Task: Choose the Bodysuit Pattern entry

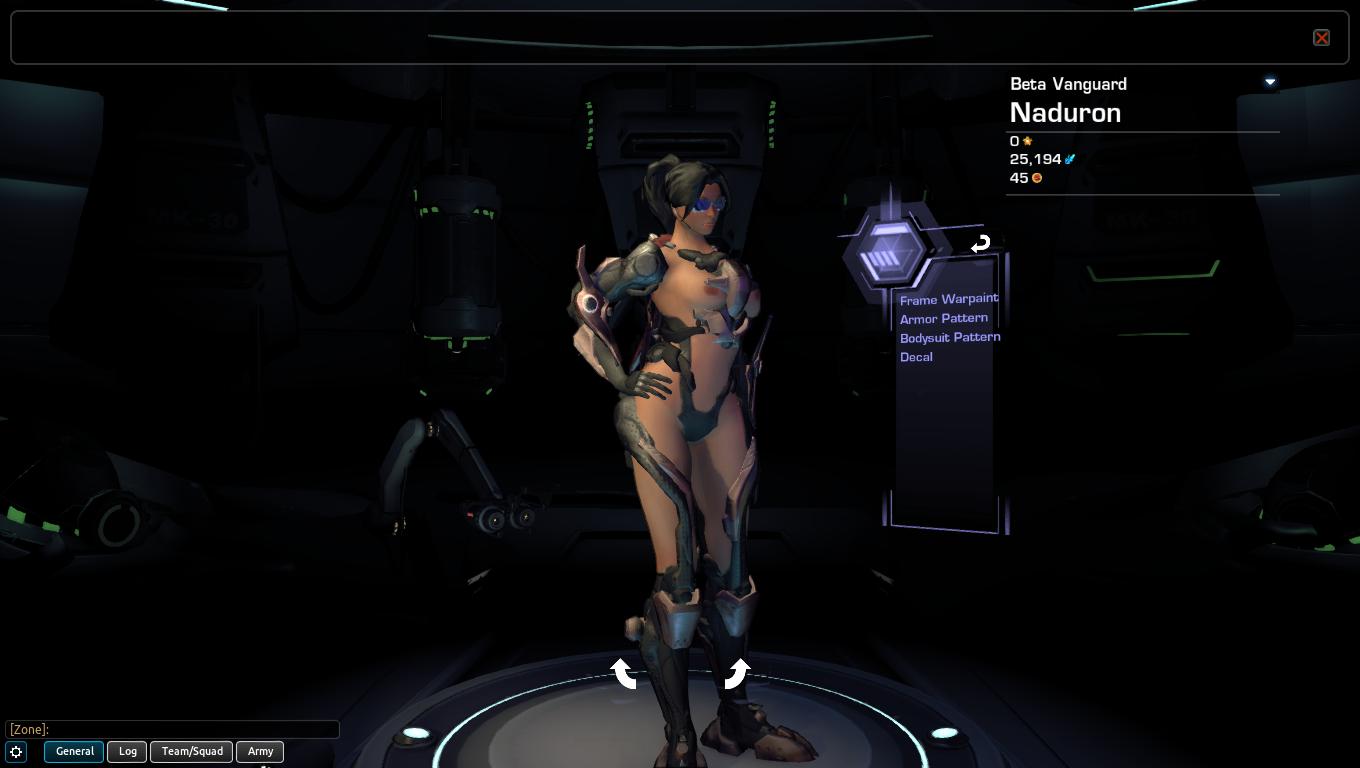Action: [x=949, y=337]
